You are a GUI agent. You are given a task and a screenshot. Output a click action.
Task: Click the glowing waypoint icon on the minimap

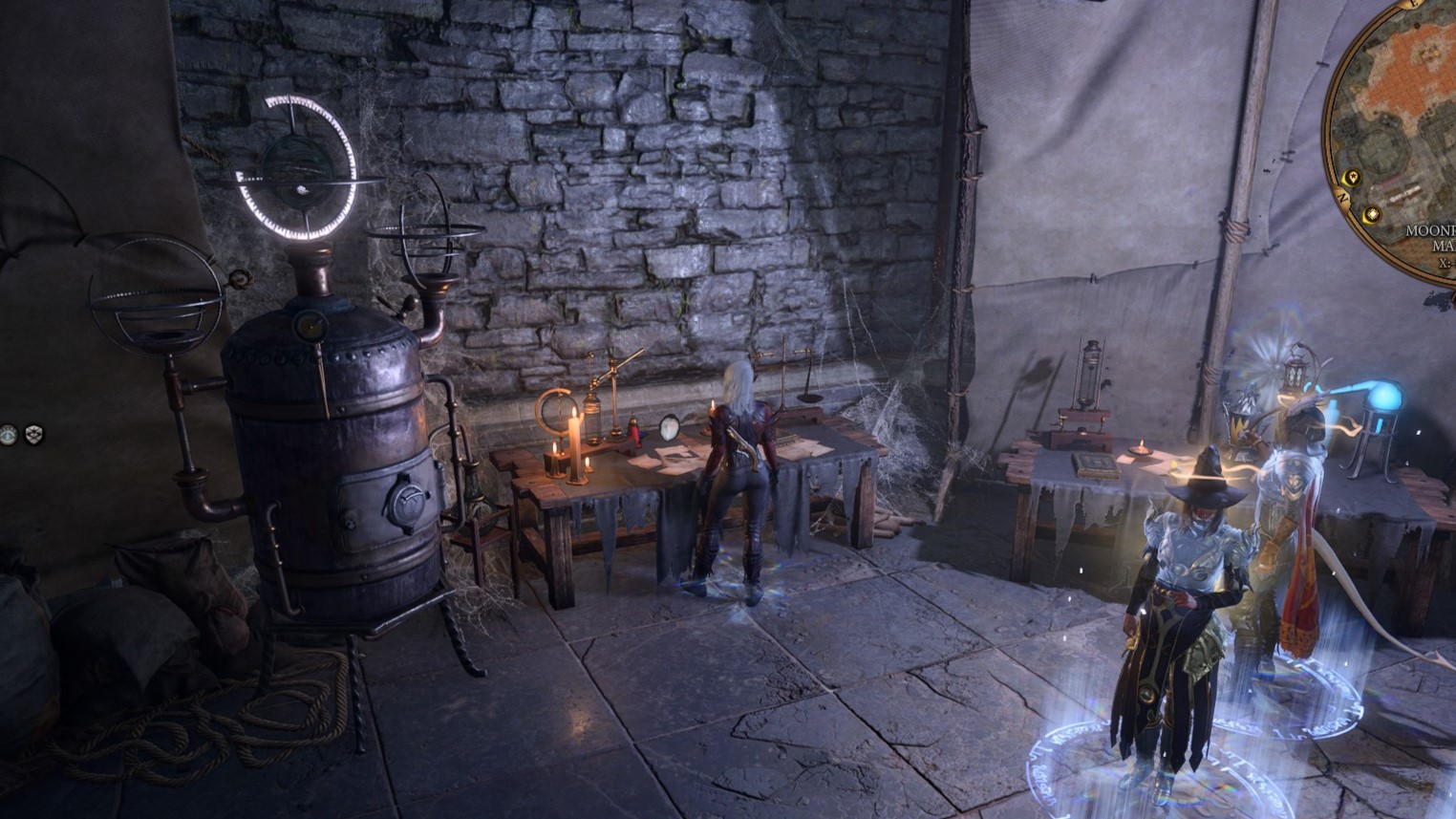click(x=1372, y=214)
